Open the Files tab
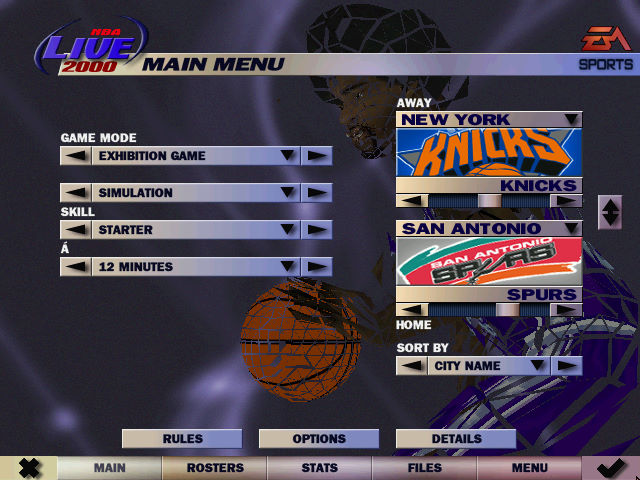This screenshot has height=480, width=640. point(424,468)
